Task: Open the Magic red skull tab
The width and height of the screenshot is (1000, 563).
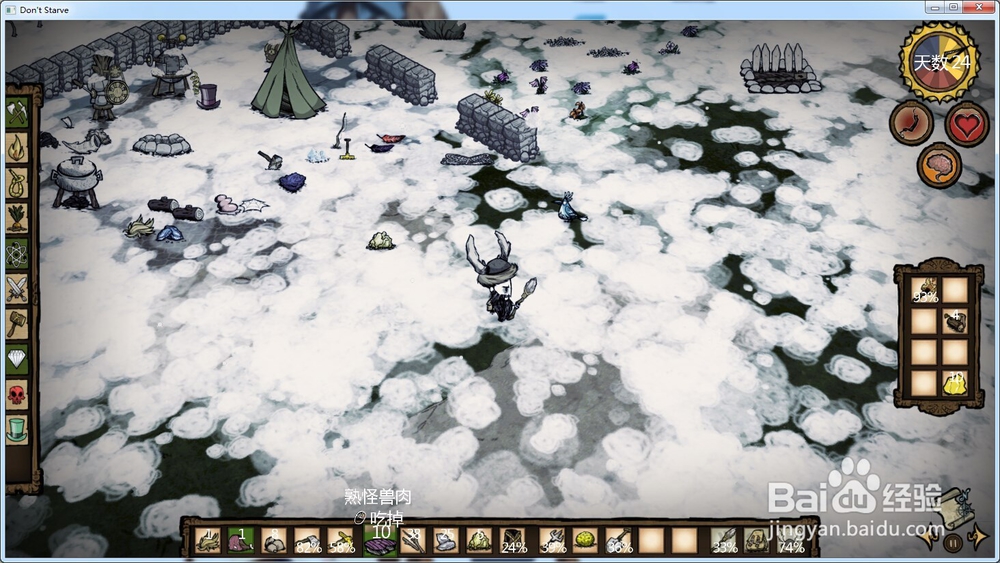Action: [x=18, y=395]
